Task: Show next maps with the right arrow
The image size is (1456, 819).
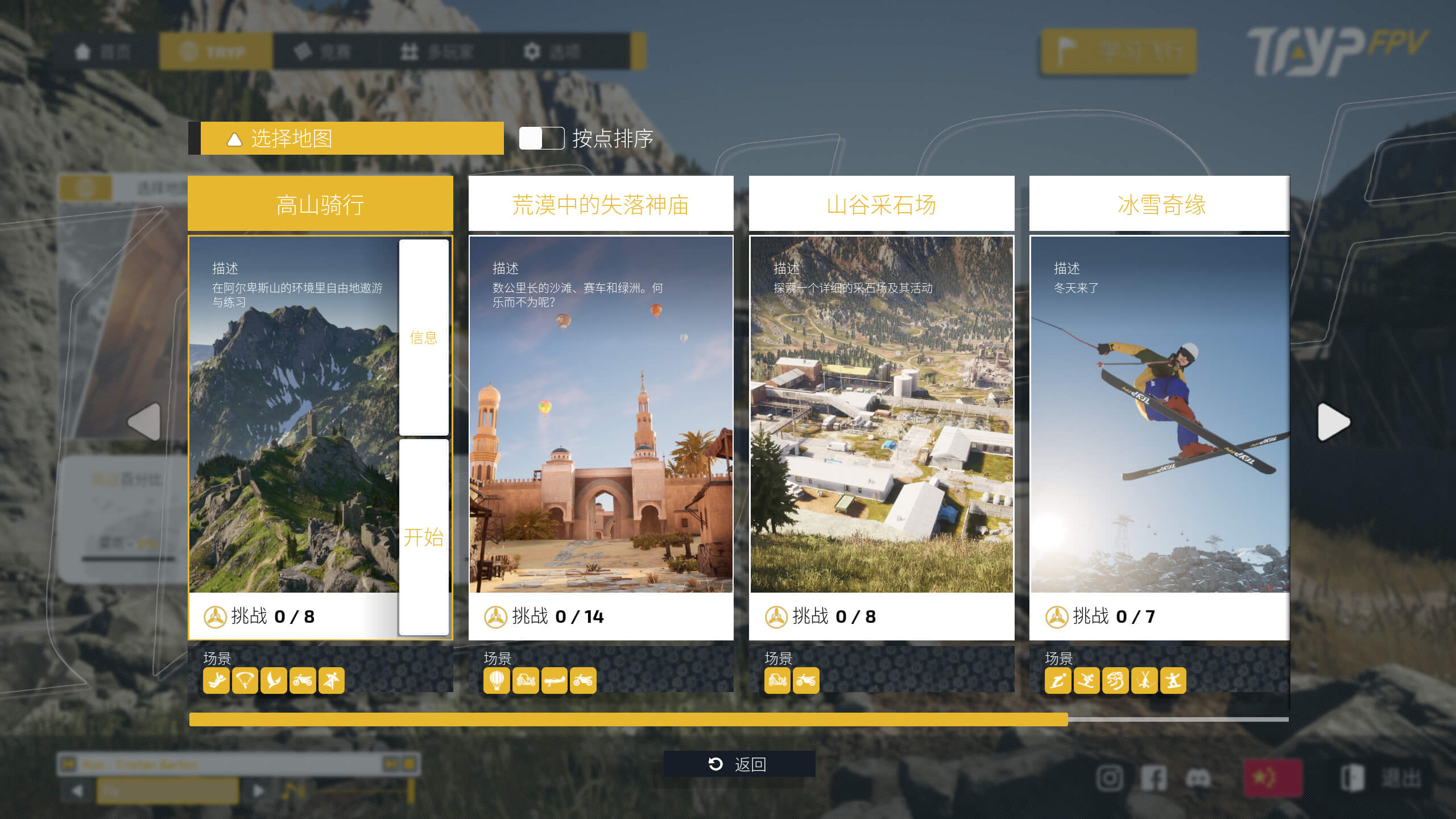Action: point(1333,422)
